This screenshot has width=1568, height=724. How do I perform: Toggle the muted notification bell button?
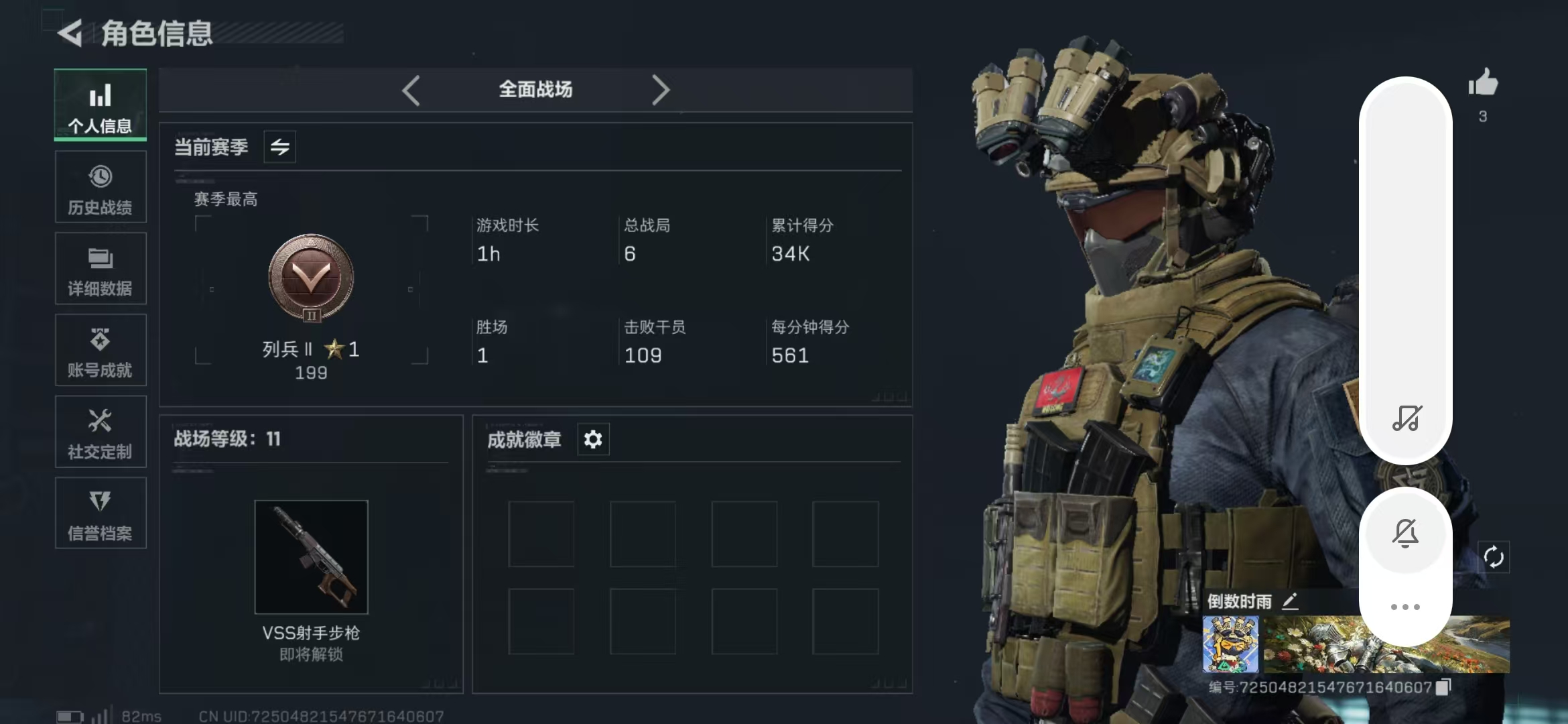click(1405, 533)
